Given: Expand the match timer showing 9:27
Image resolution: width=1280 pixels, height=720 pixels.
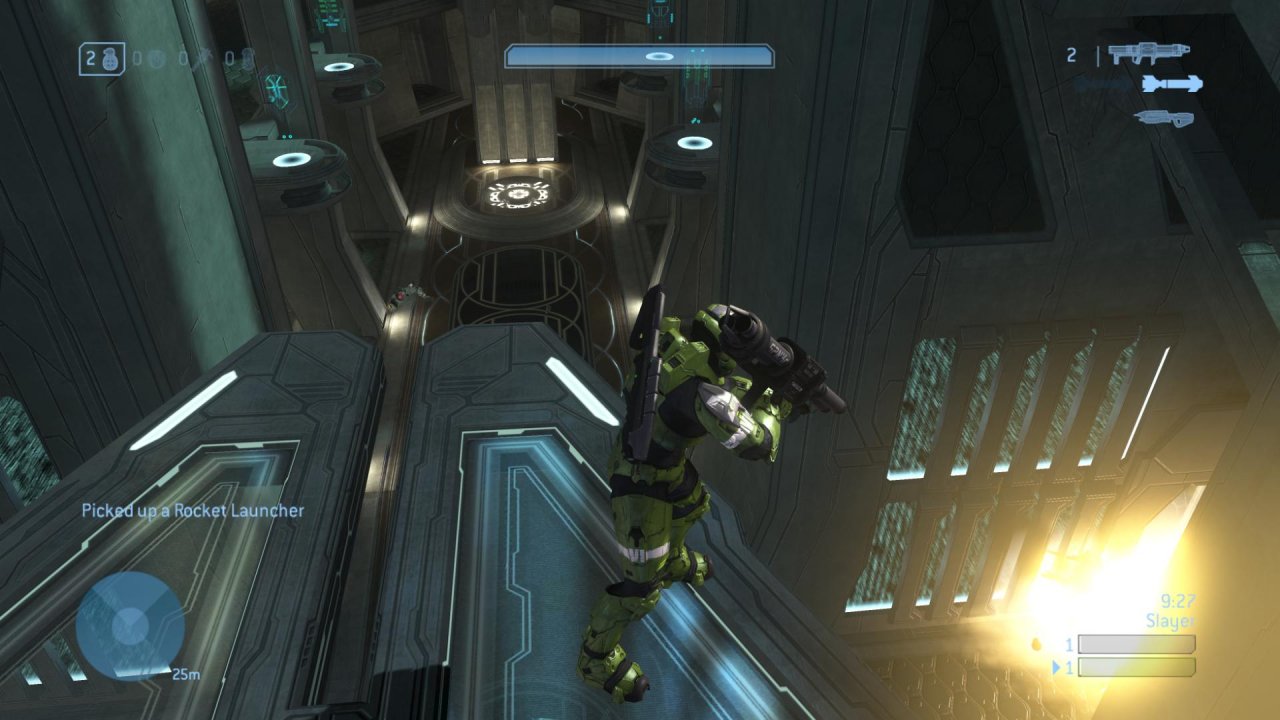Looking at the screenshot, I should point(1178,600).
